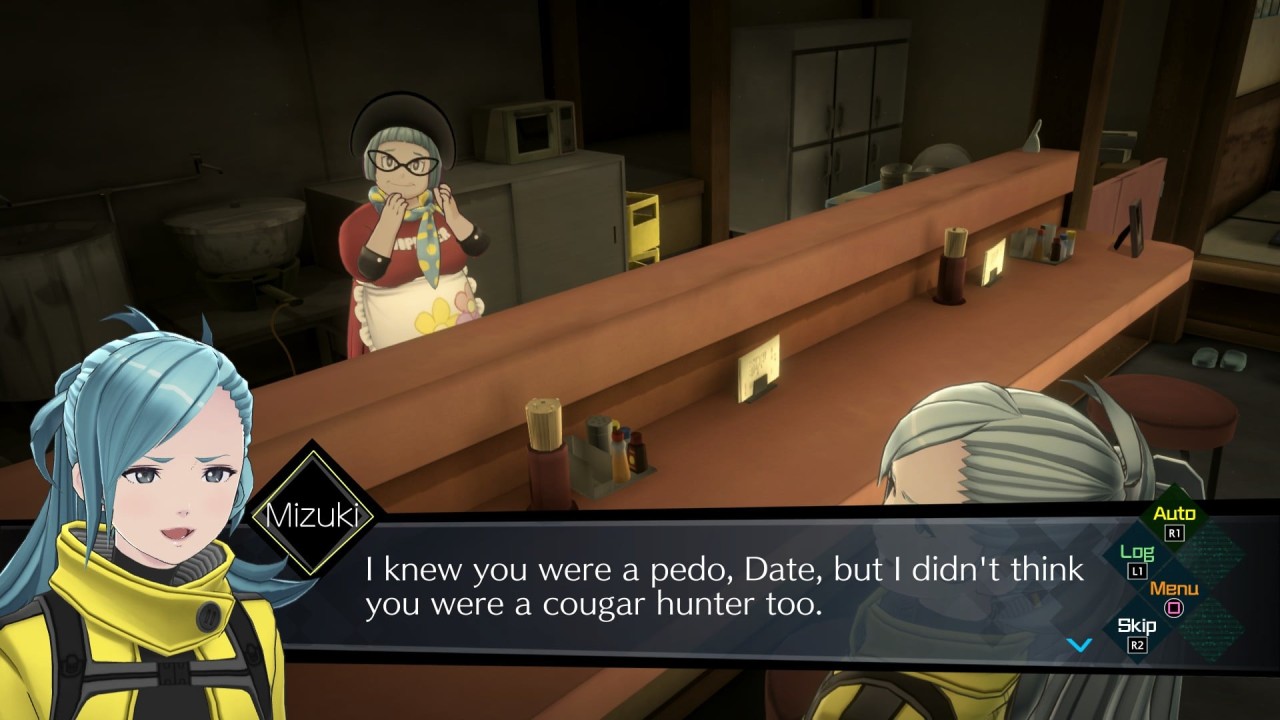The height and width of the screenshot is (720, 1280).
Task: Enable Auto dialogue advance
Action: [1174, 521]
